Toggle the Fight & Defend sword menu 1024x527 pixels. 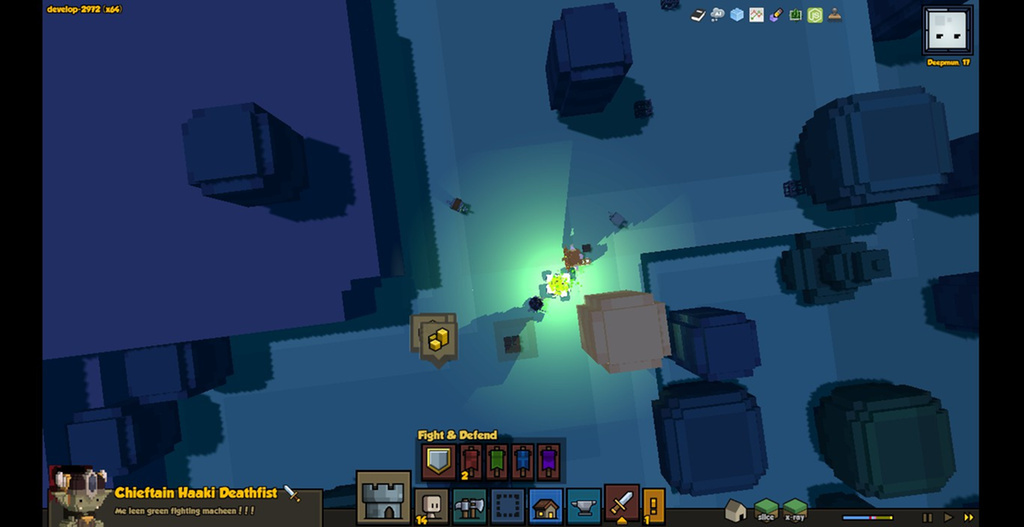622,503
